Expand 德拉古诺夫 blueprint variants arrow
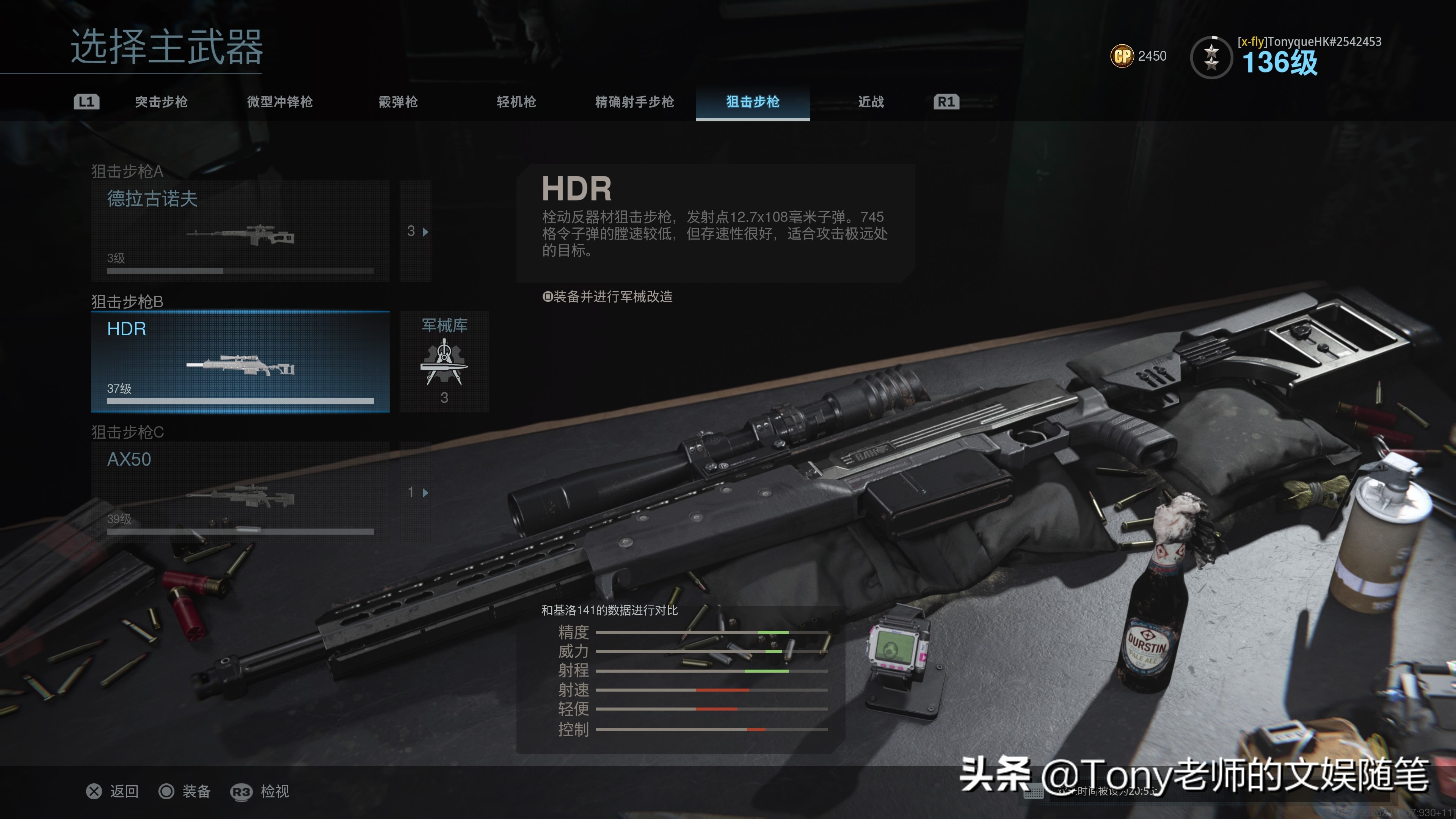The height and width of the screenshot is (819, 1456). point(417,231)
